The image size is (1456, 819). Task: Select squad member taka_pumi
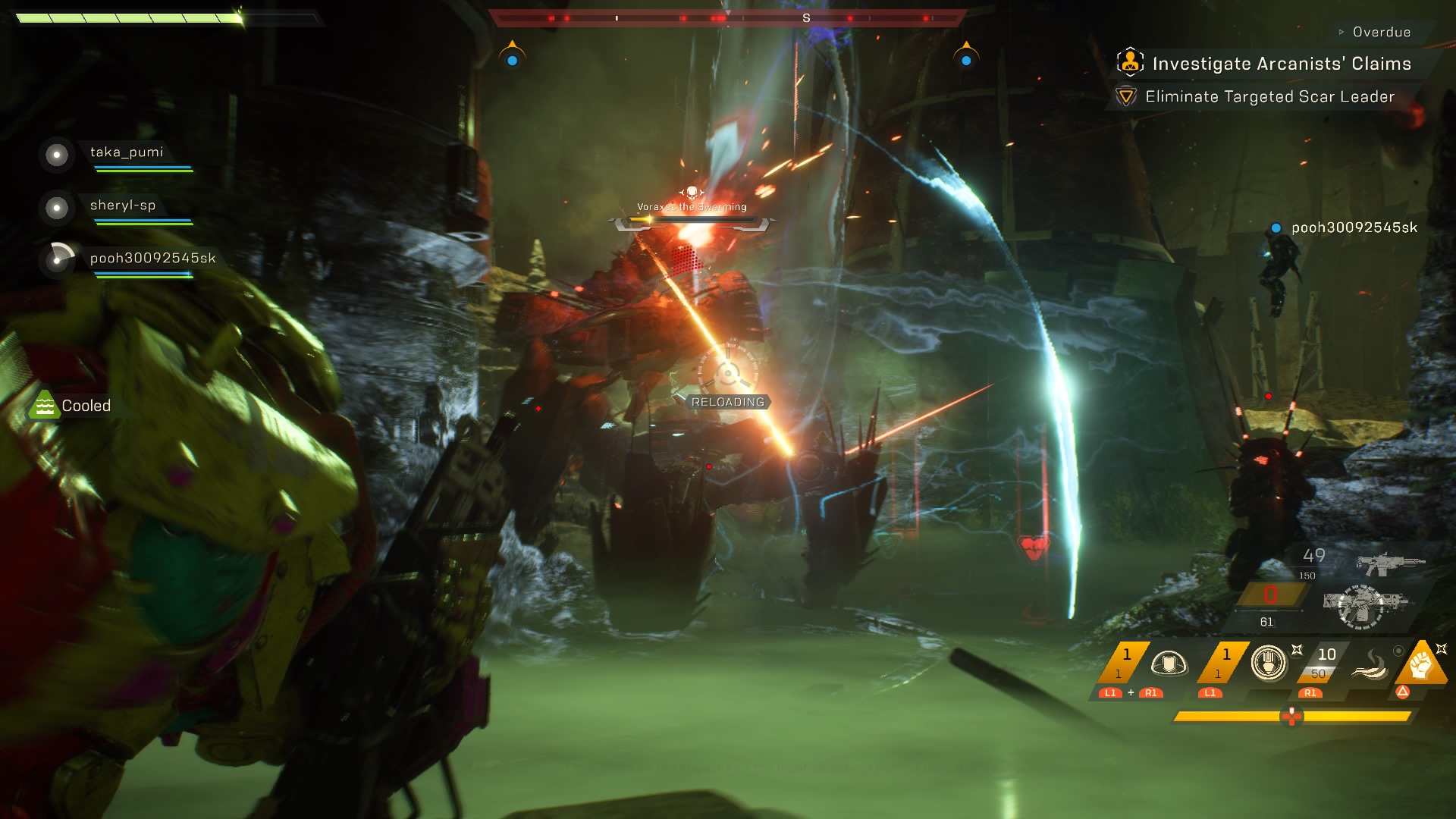pyautogui.click(x=126, y=152)
